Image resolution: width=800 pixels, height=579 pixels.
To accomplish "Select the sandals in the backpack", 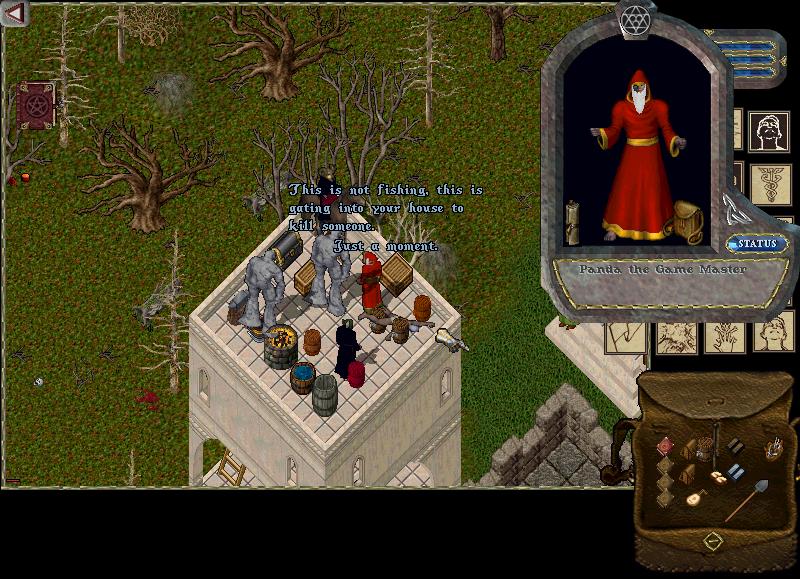I will click(718, 479).
